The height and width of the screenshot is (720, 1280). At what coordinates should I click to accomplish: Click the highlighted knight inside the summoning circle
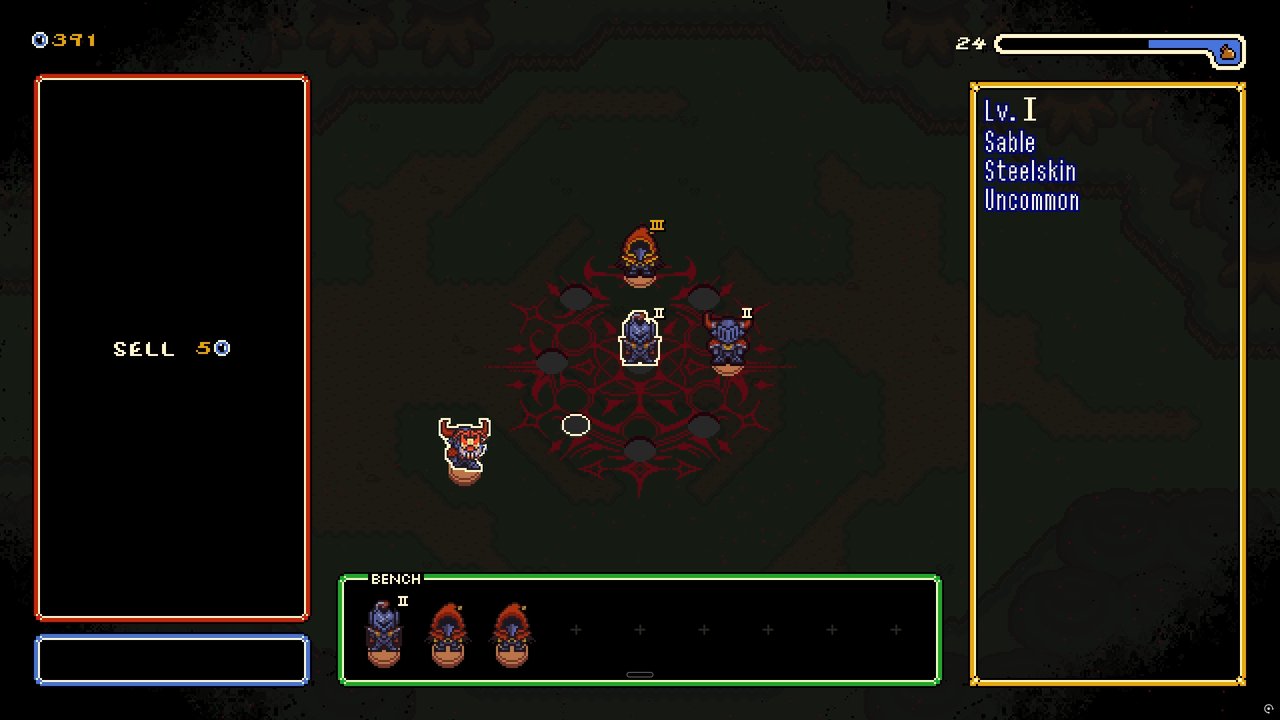coord(640,338)
